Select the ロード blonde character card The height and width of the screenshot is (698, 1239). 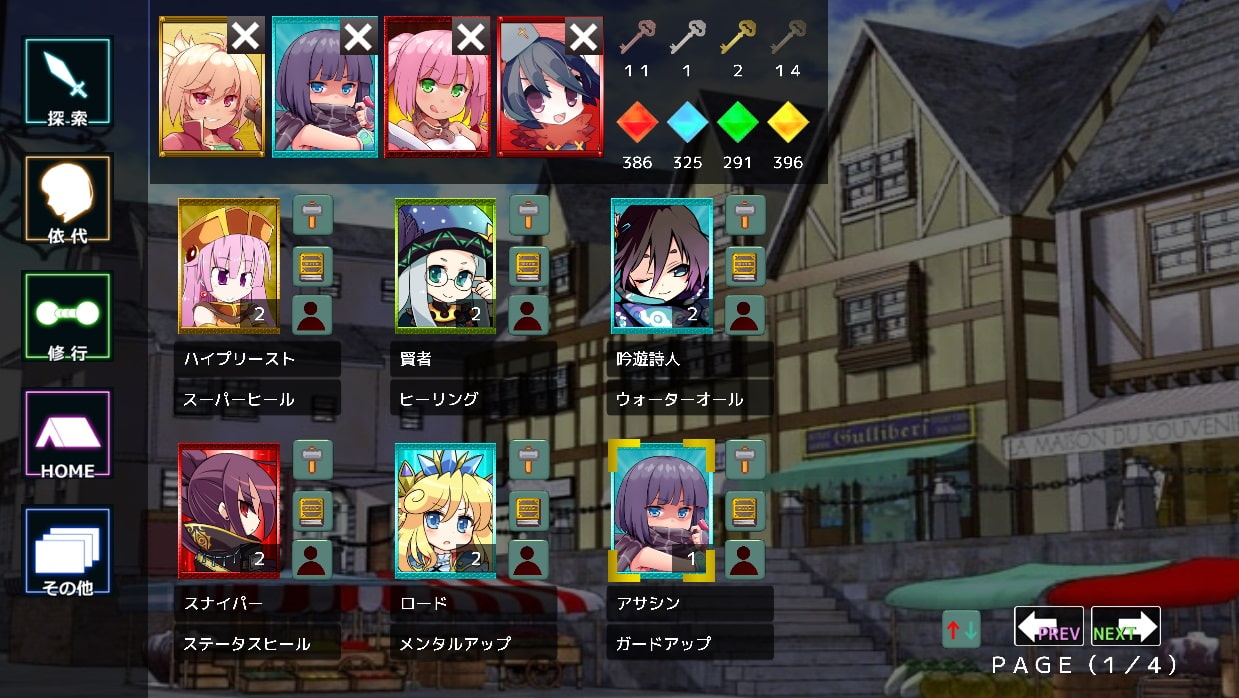(445, 510)
